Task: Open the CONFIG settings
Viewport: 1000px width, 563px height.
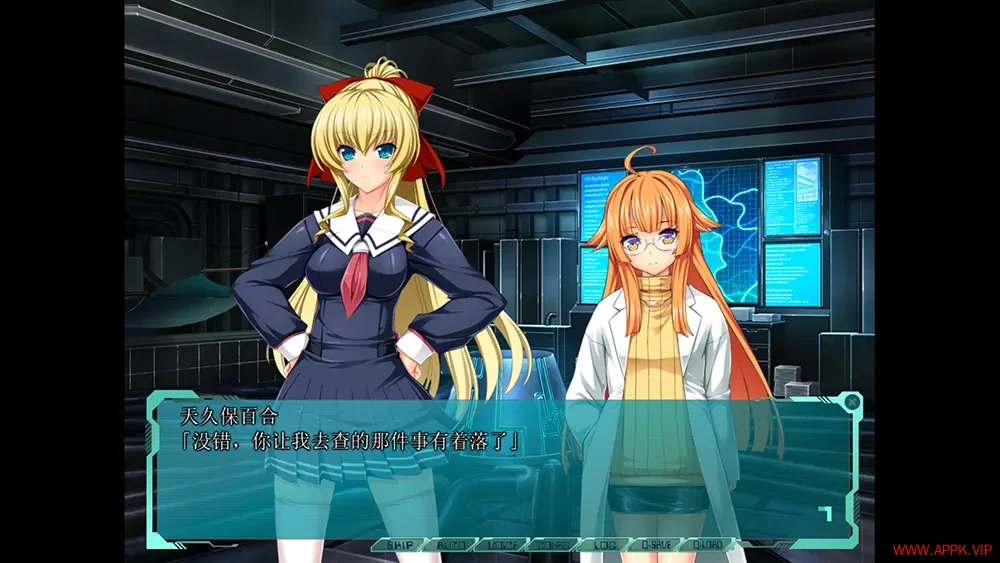Action: pyautogui.click(x=552, y=545)
